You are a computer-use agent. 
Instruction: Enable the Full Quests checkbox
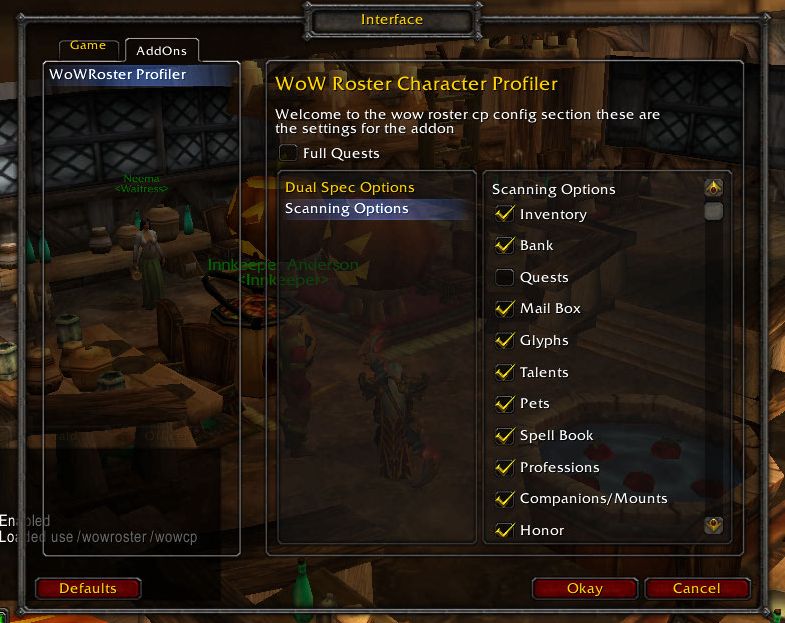pos(289,153)
